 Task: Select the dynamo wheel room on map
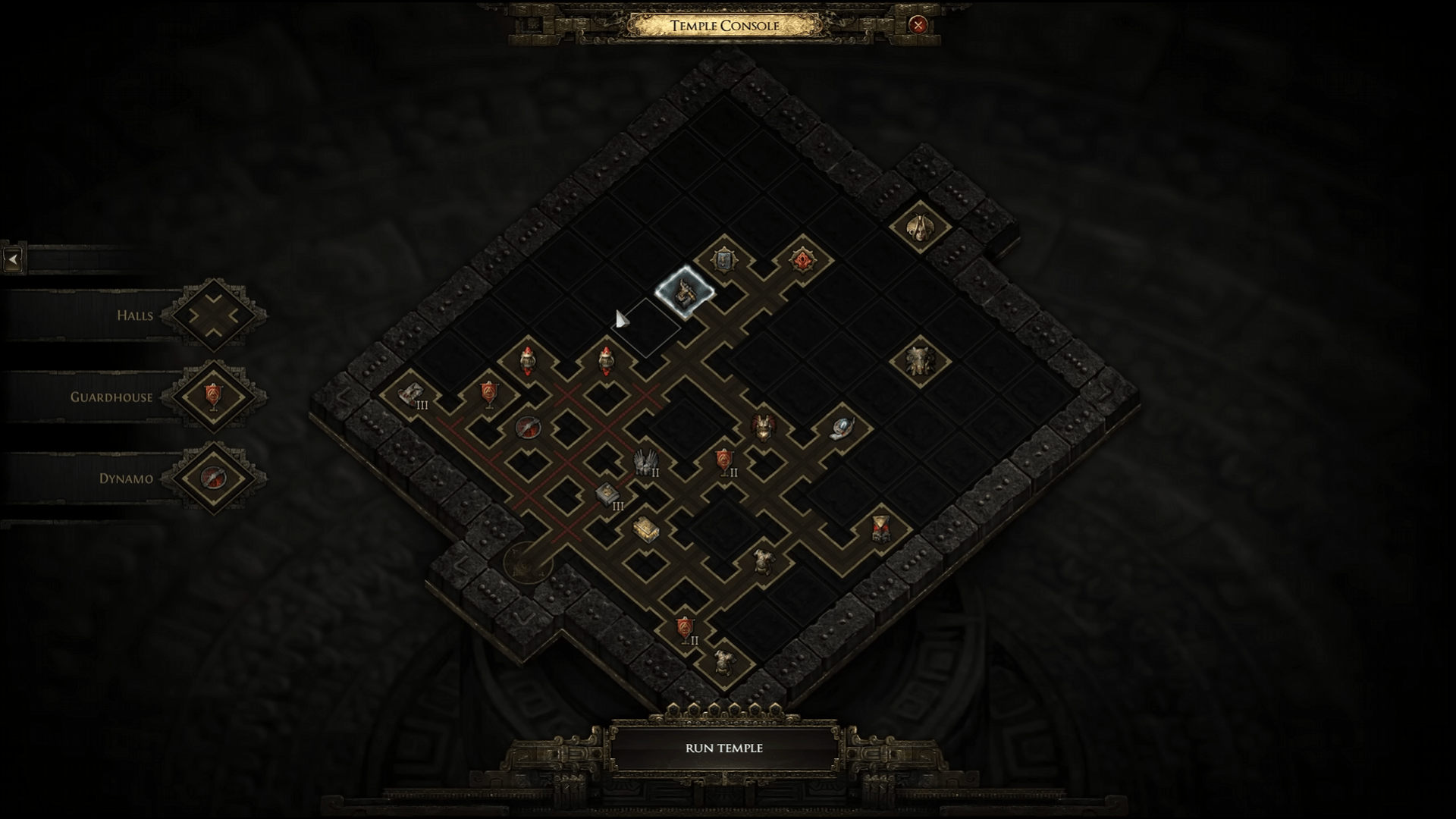point(527,428)
